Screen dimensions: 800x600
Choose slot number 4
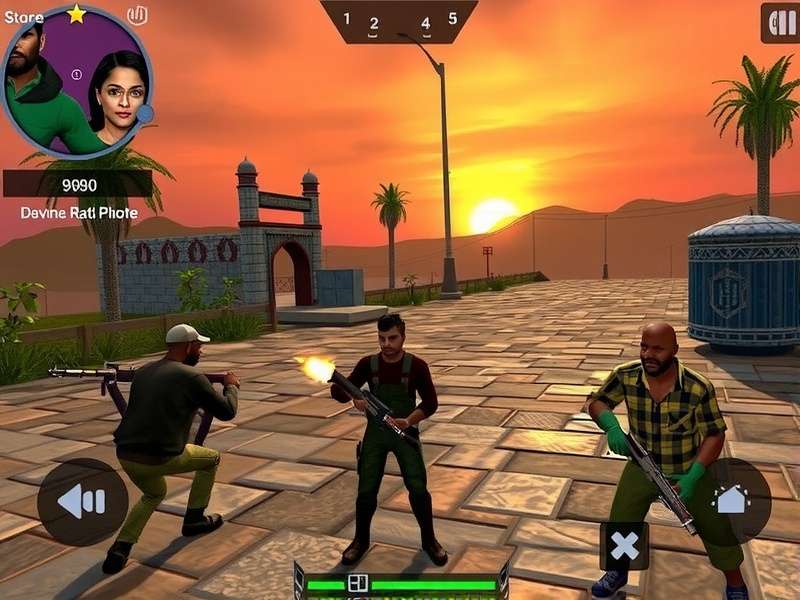pyautogui.click(x=425, y=24)
